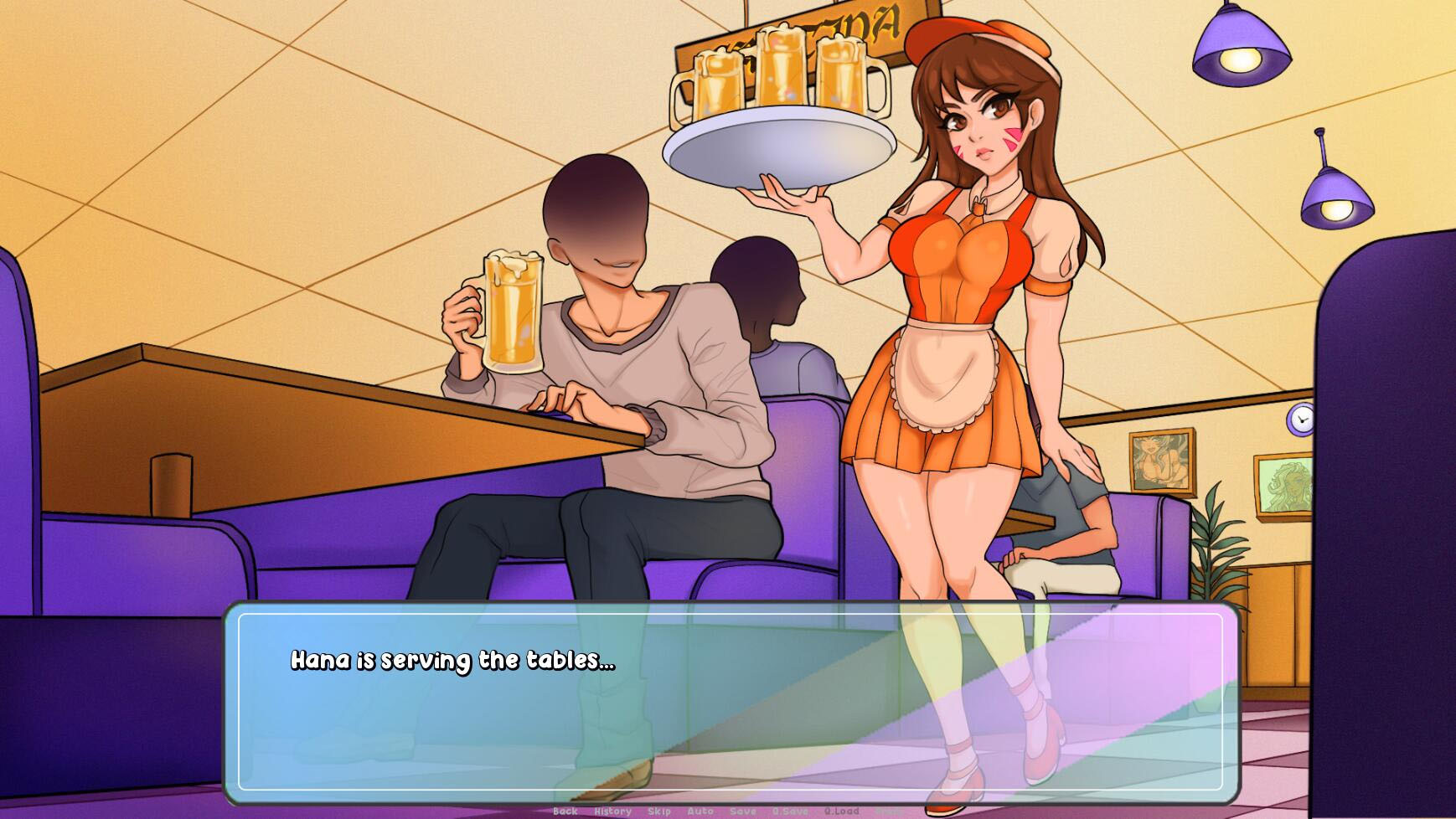Image resolution: width=1456 pixels, height=819 pixels.
Task: Enable Skip mode
Action: pyautogui.click(x=660, y=811)
